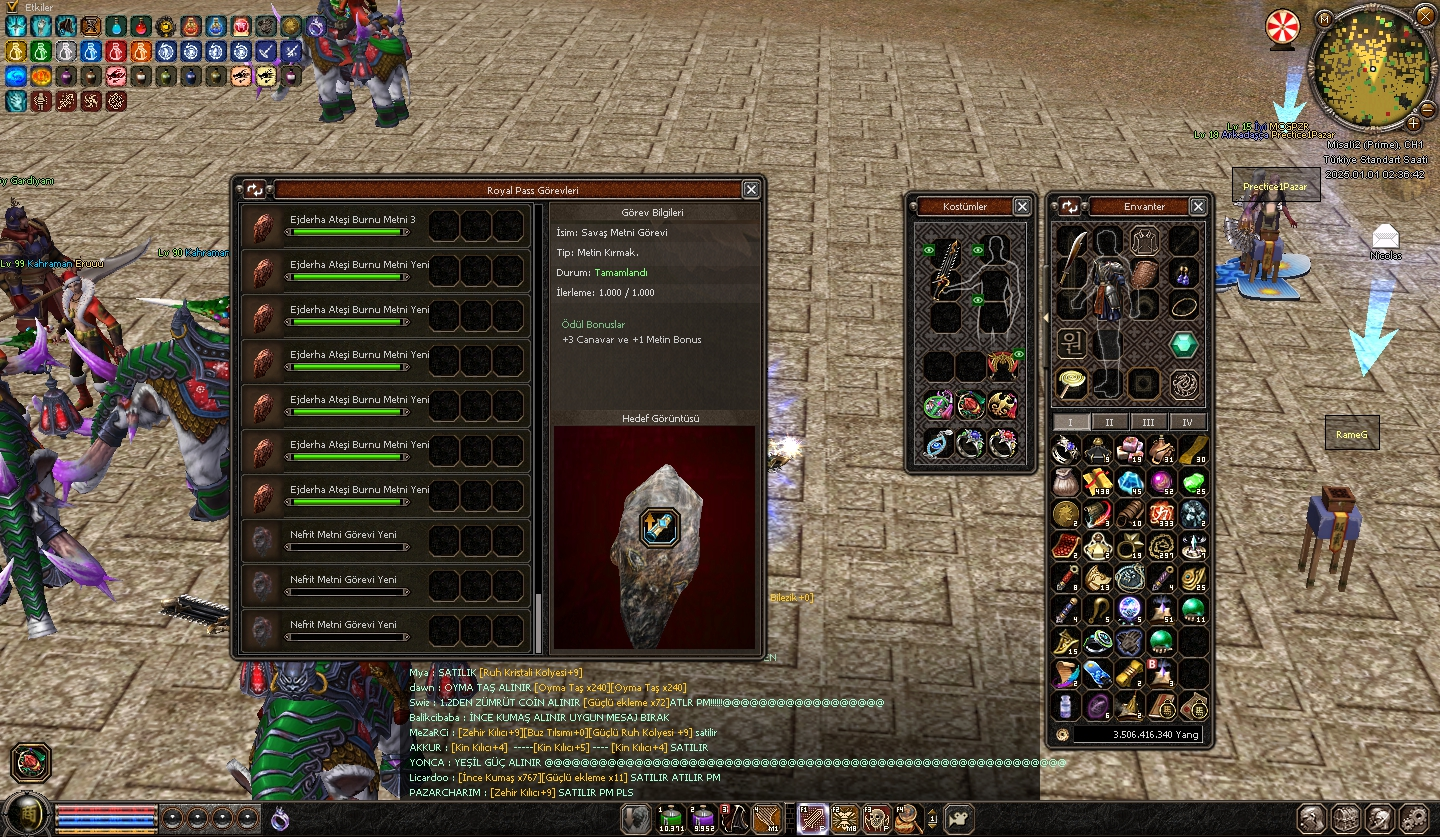This screenshot has height=837, width=1440.
Task: Click the camera icon on the bottom bar
Action: pos(959,819)
